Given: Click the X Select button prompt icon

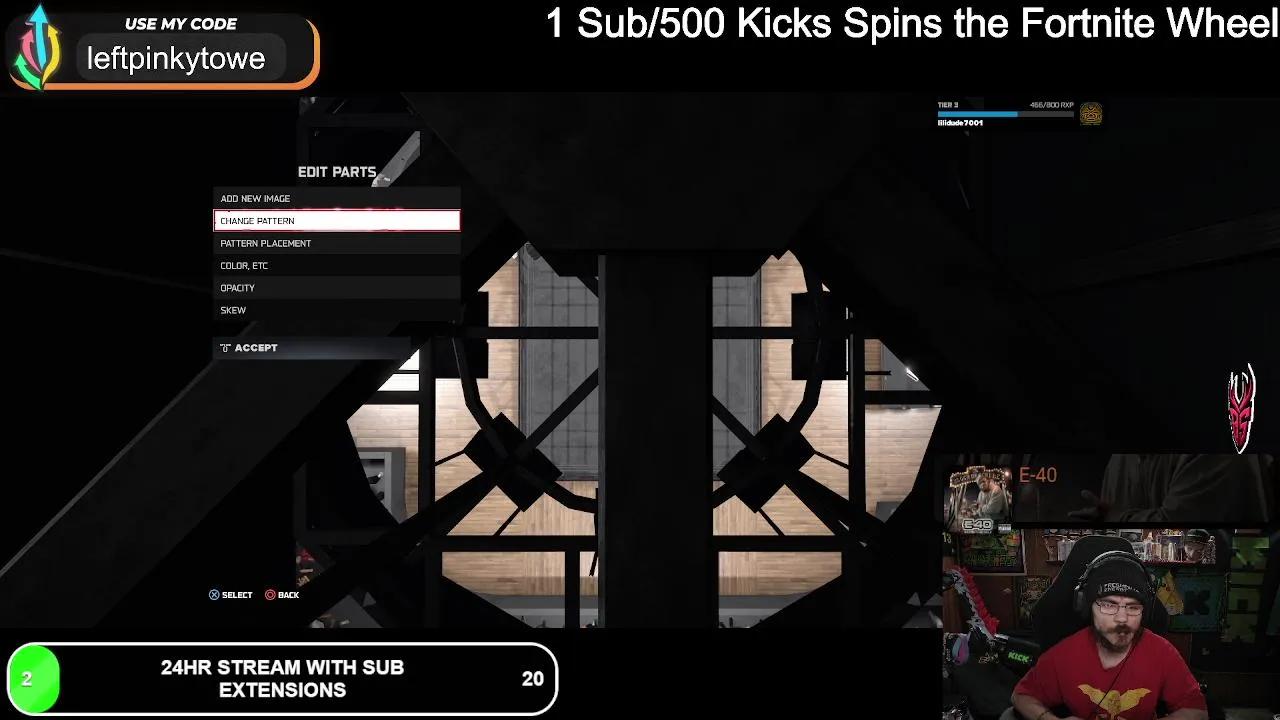Looking at the screenshot, I should click(213, 595).
